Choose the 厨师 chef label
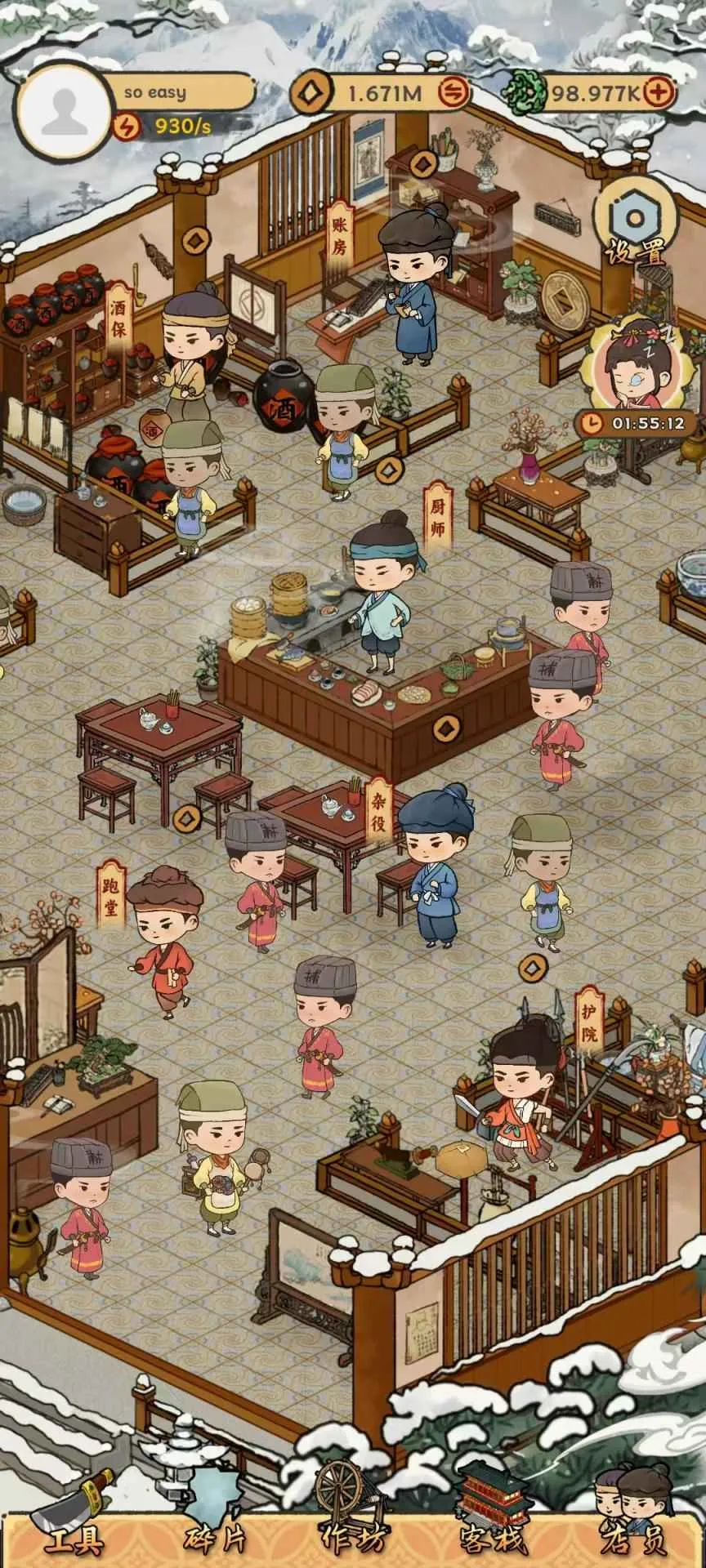The height and width of the screenshot is (1568, 706). click(x=438, y=518)
